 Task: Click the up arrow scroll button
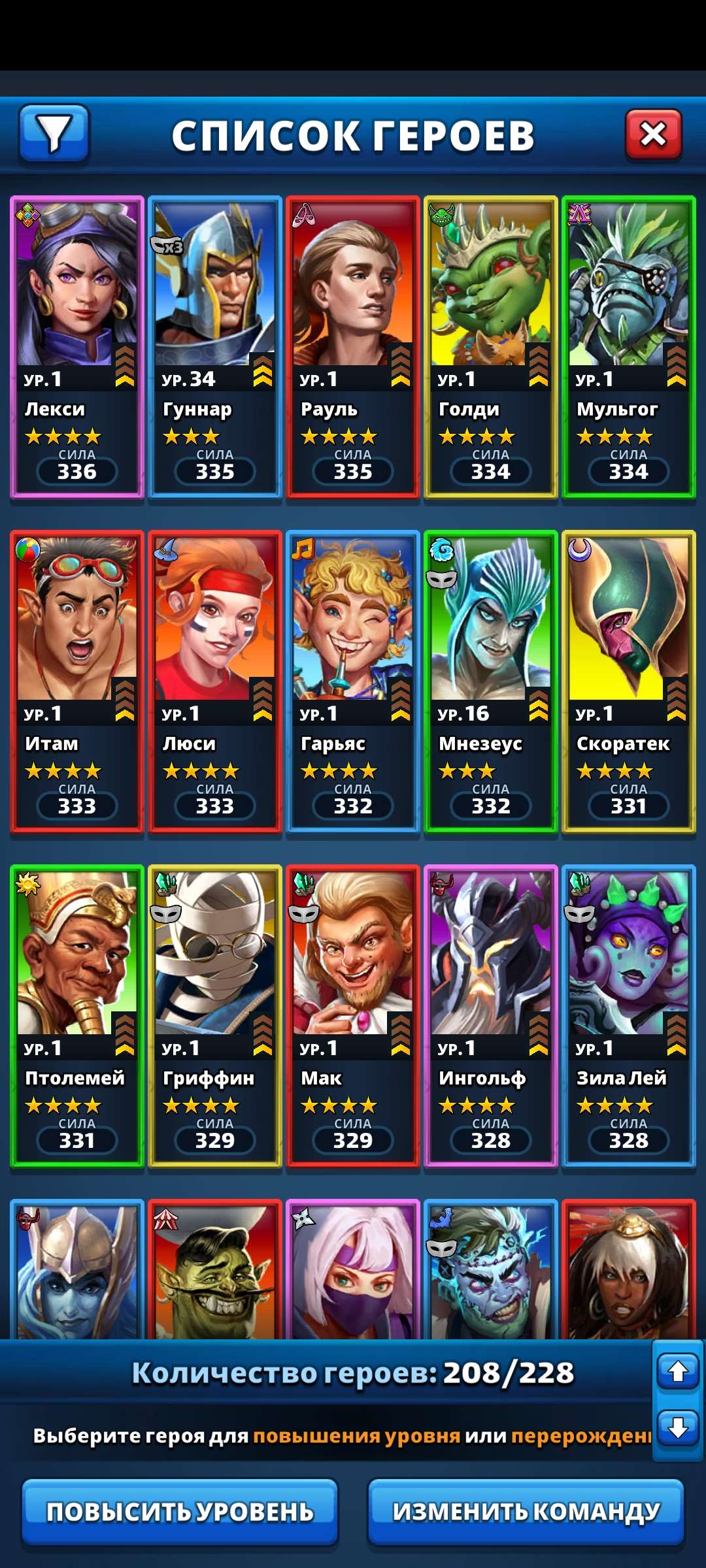pyautogui.click(x=678, y=1371)
